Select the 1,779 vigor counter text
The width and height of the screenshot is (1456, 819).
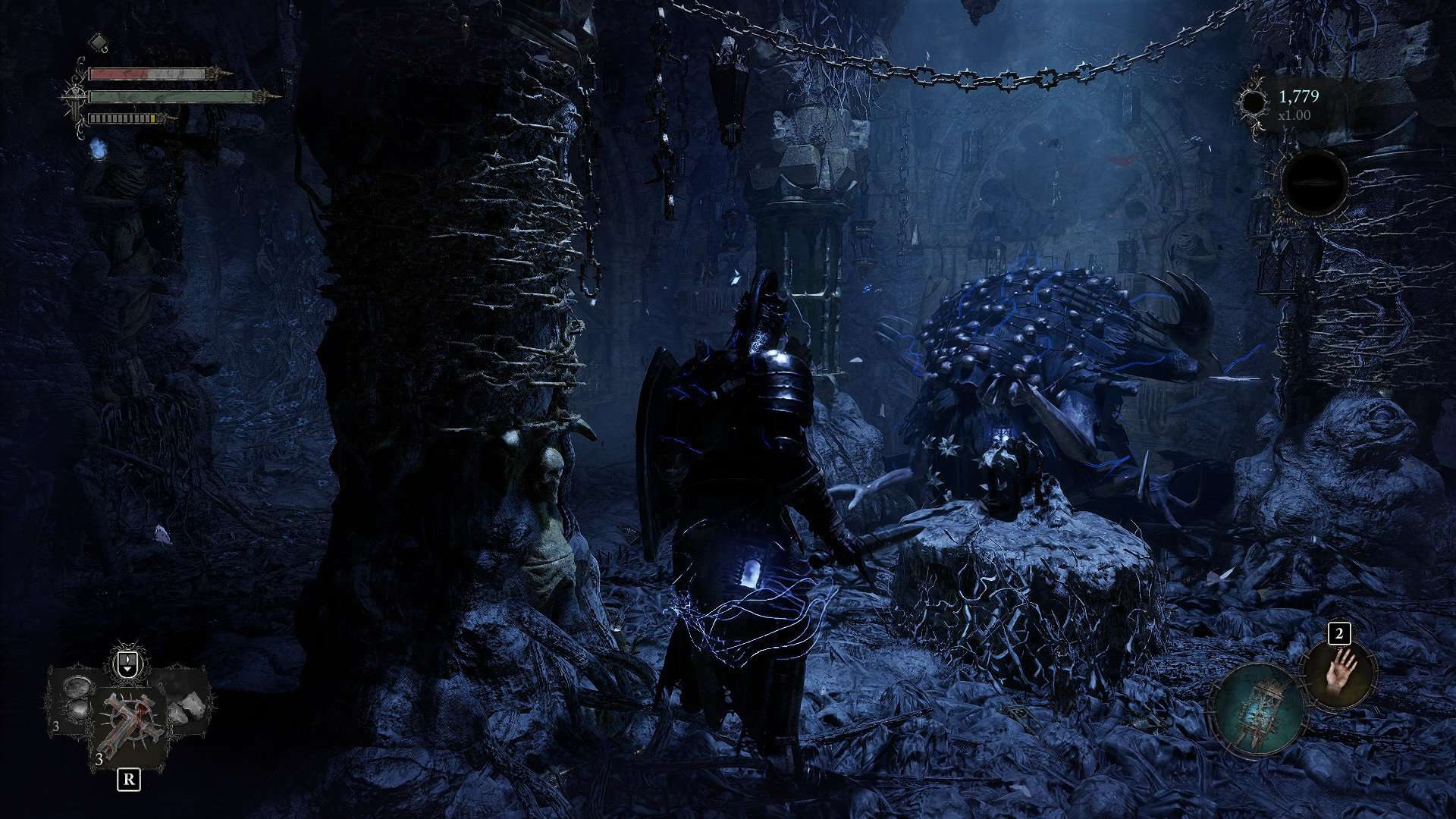coord(1299,95)
